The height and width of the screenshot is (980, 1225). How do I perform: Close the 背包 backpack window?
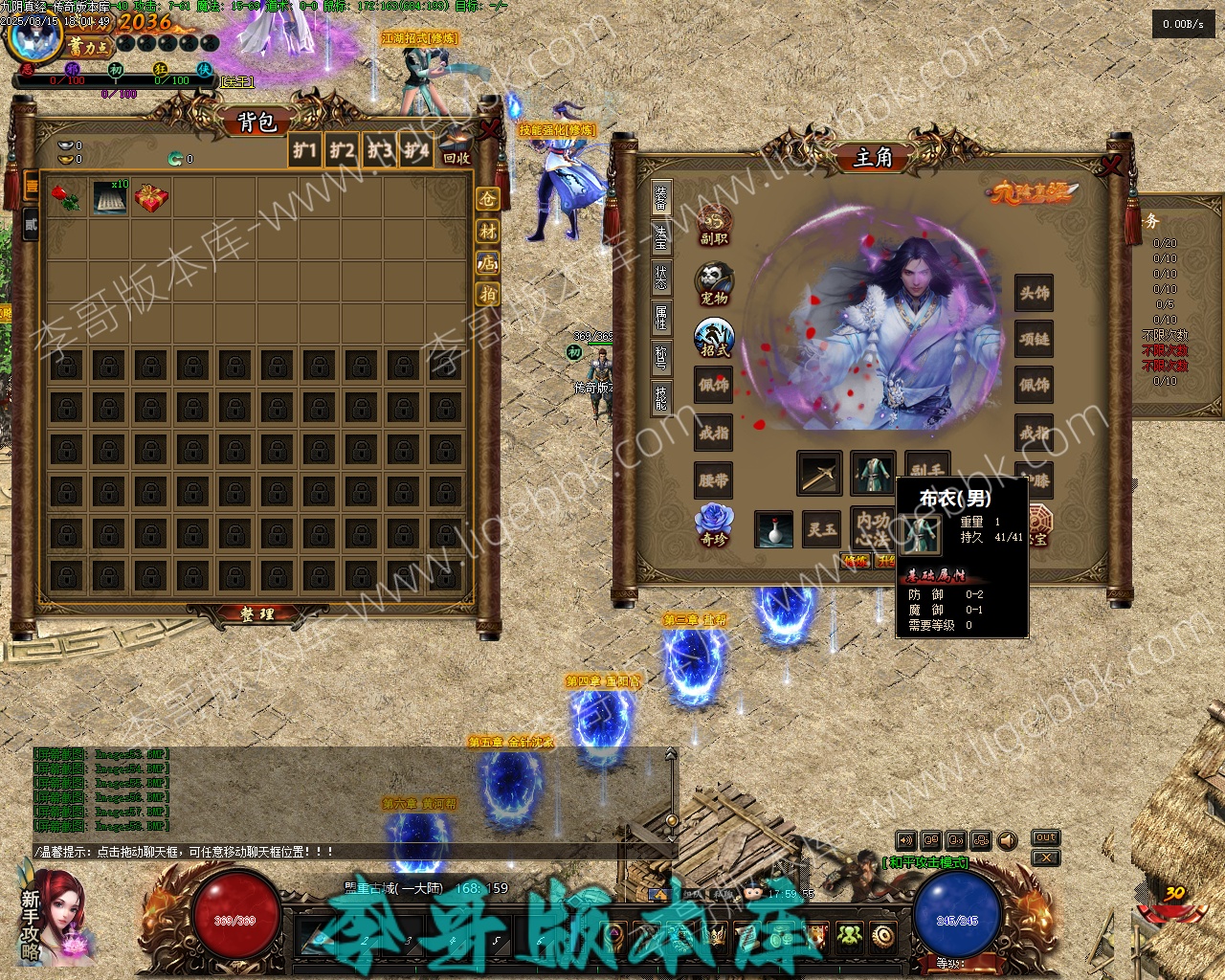pos(490,128)
